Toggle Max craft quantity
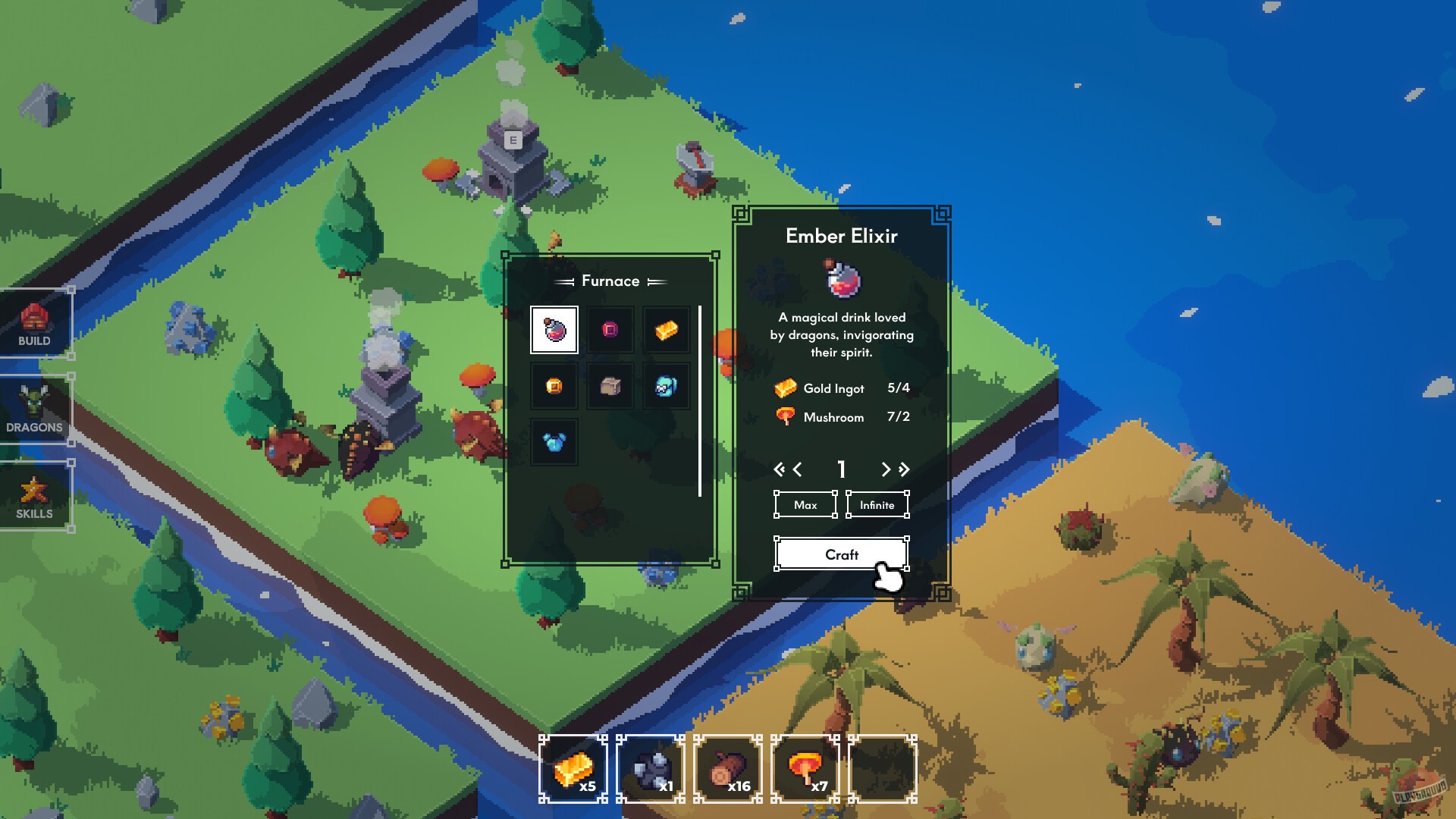 [805, 504]
